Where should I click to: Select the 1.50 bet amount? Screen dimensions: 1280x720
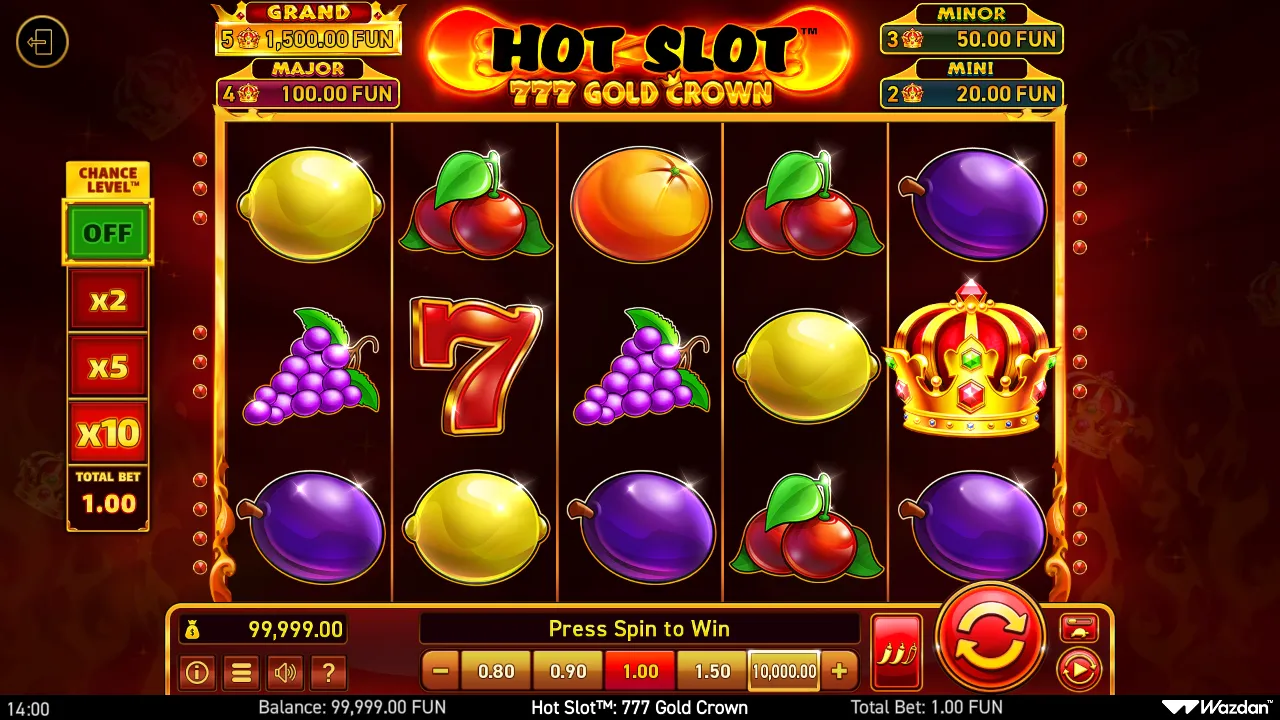711,671
